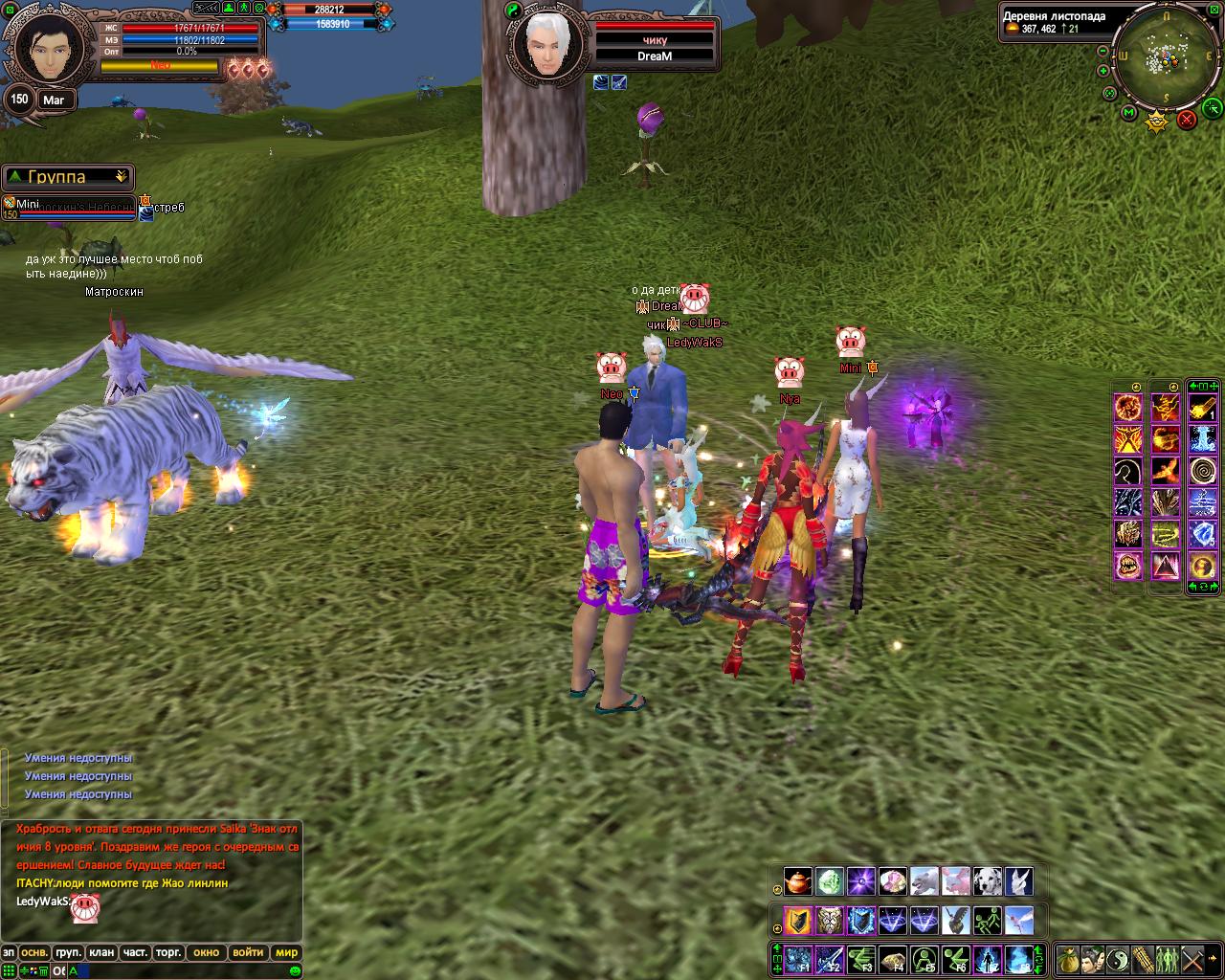Click the red crossed-swords button near minimap
This screenshot has width=1225, height=980.
(1187, 120)
